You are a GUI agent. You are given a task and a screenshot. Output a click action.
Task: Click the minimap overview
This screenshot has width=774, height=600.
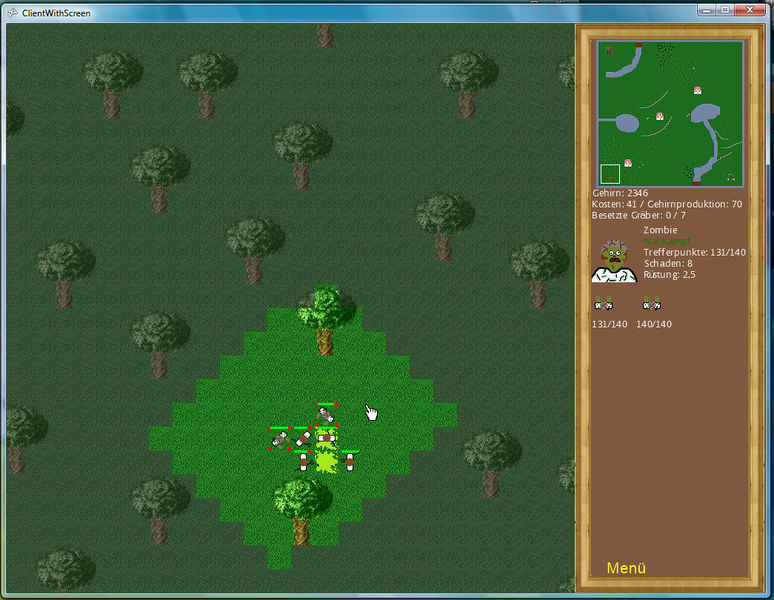click(670, 113)
